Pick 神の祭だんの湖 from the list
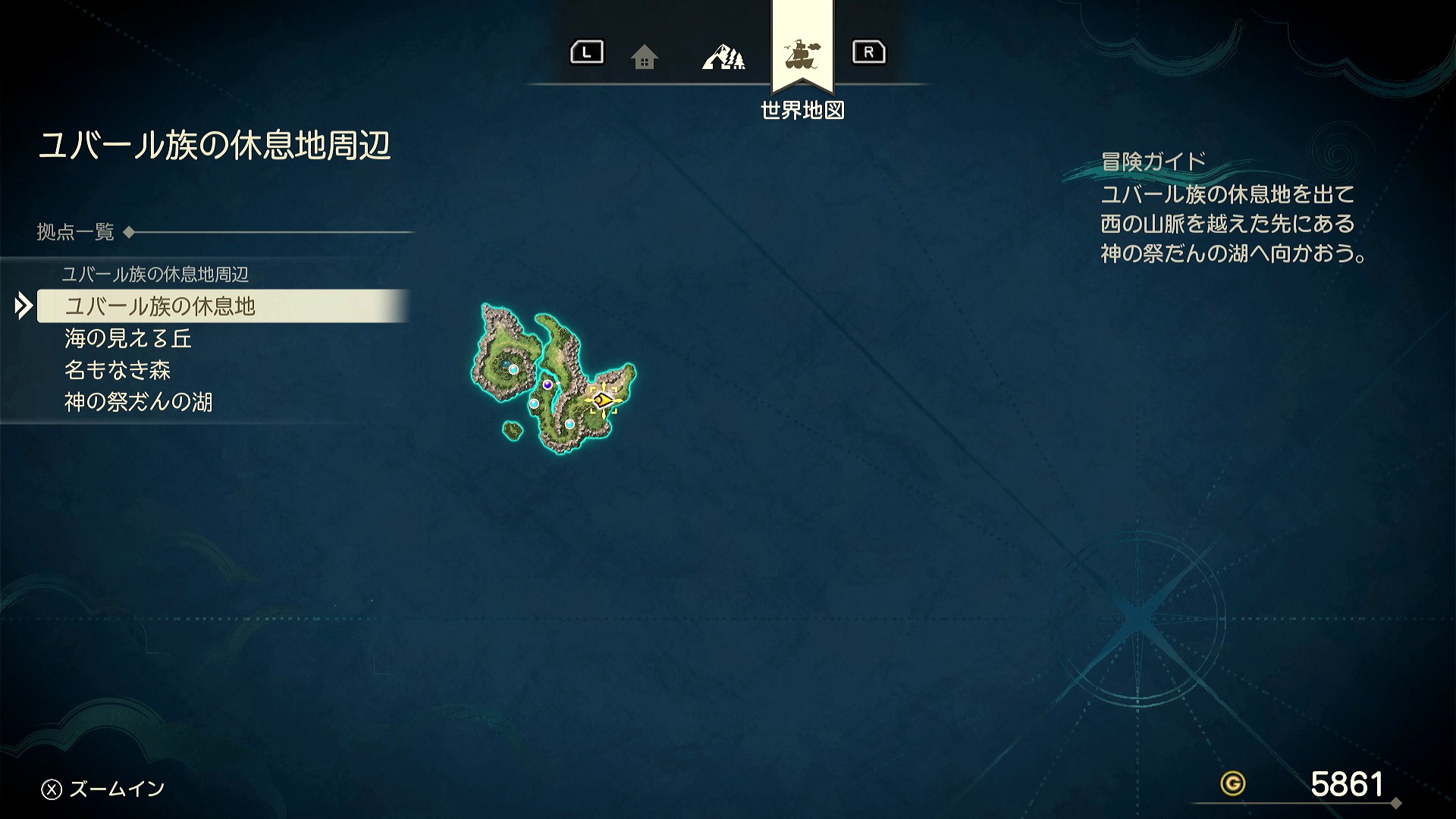The width and height of the screenshot is (1456, 819). coord(139,402)
